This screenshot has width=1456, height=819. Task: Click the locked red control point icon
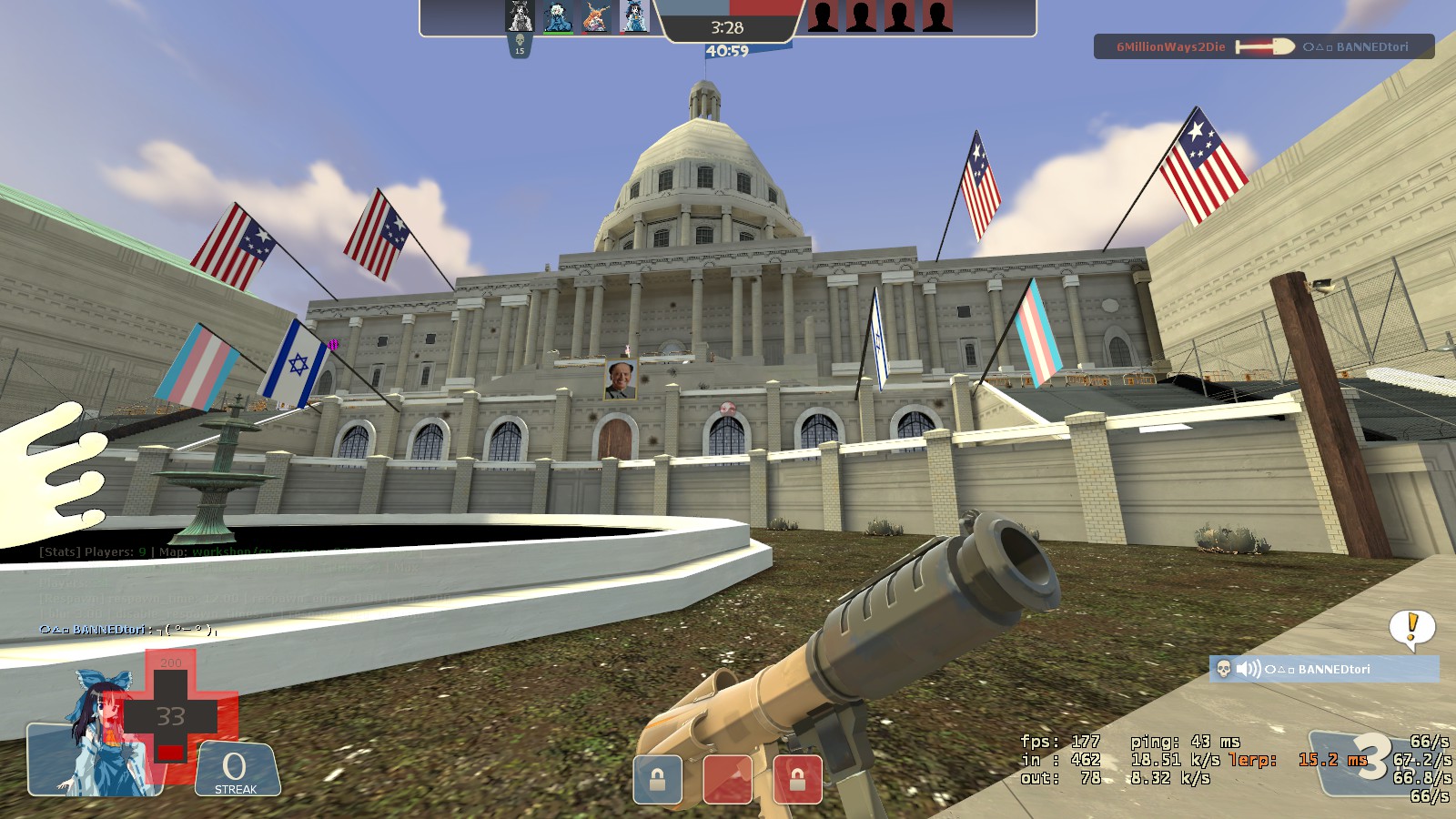point(797,780)
